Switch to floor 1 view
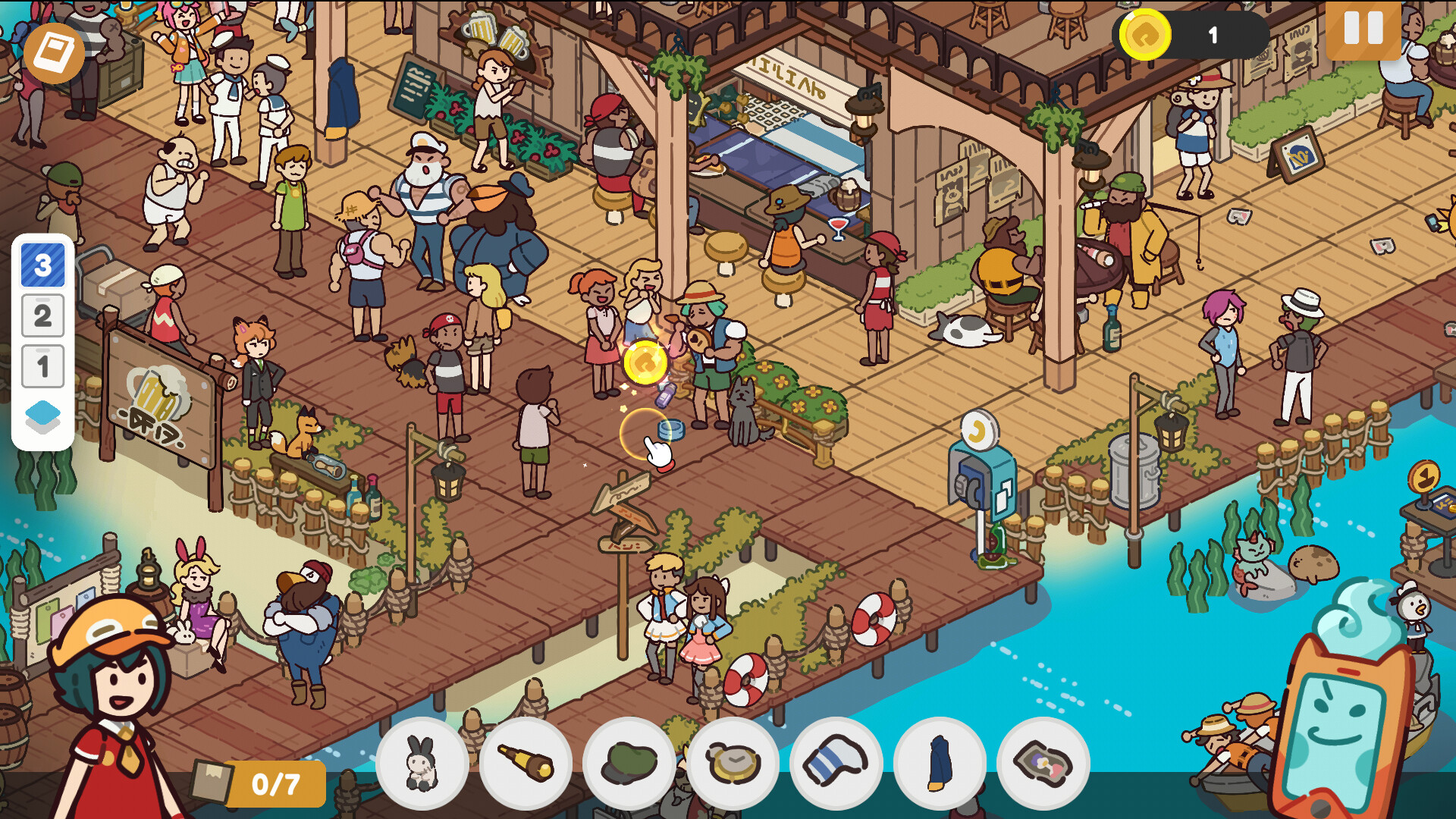1456x819 pixels. coord(43,364)
